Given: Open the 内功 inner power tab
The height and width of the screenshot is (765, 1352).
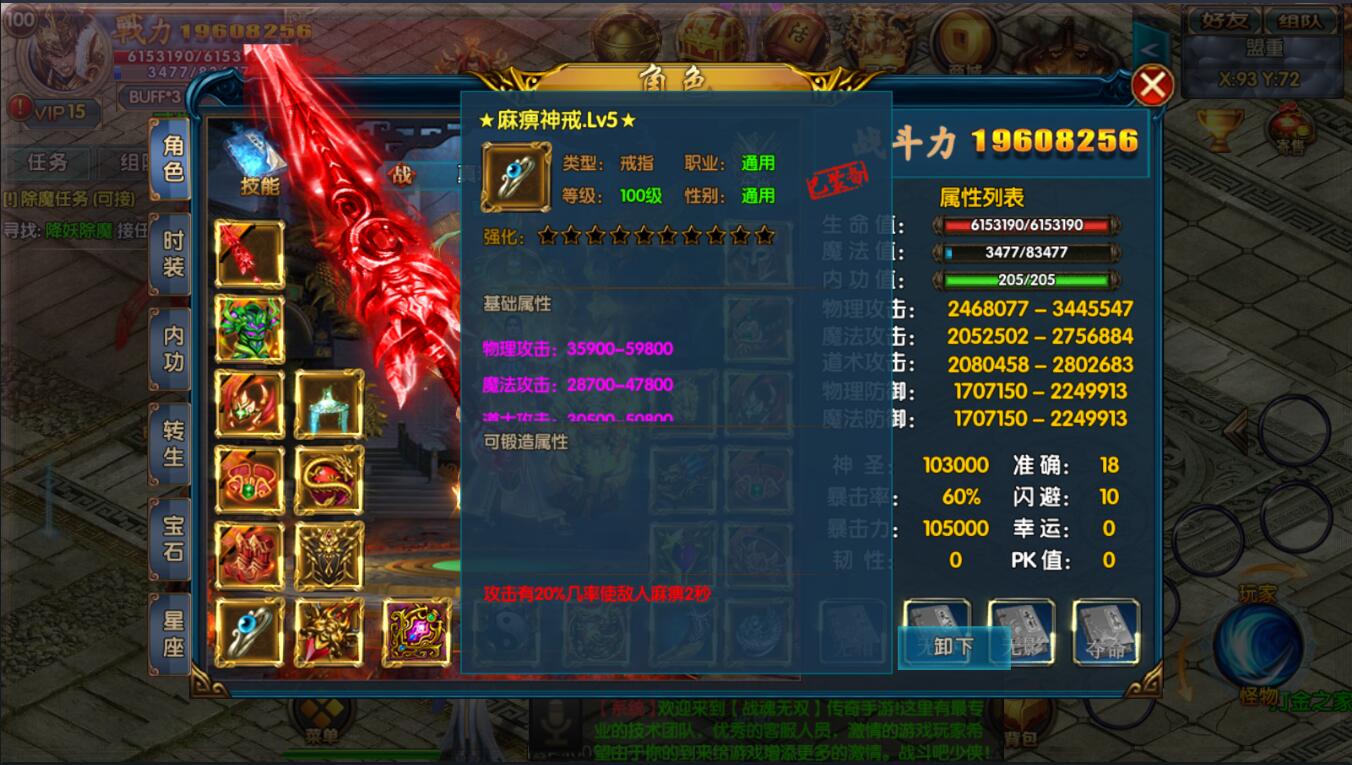Looking at the screenshot, I should [173, 349].
